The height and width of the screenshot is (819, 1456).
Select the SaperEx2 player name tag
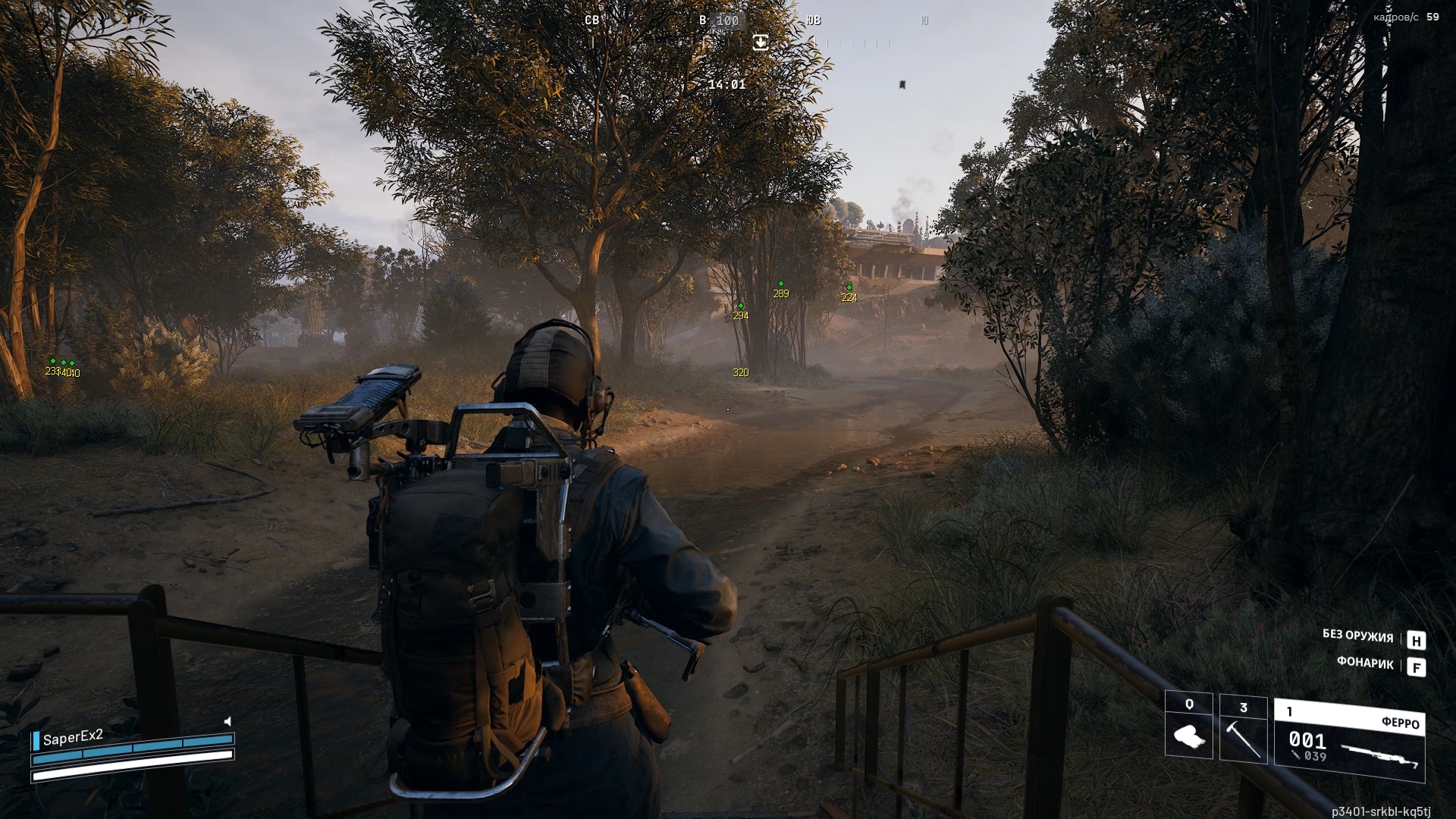[x=72, y=738]
